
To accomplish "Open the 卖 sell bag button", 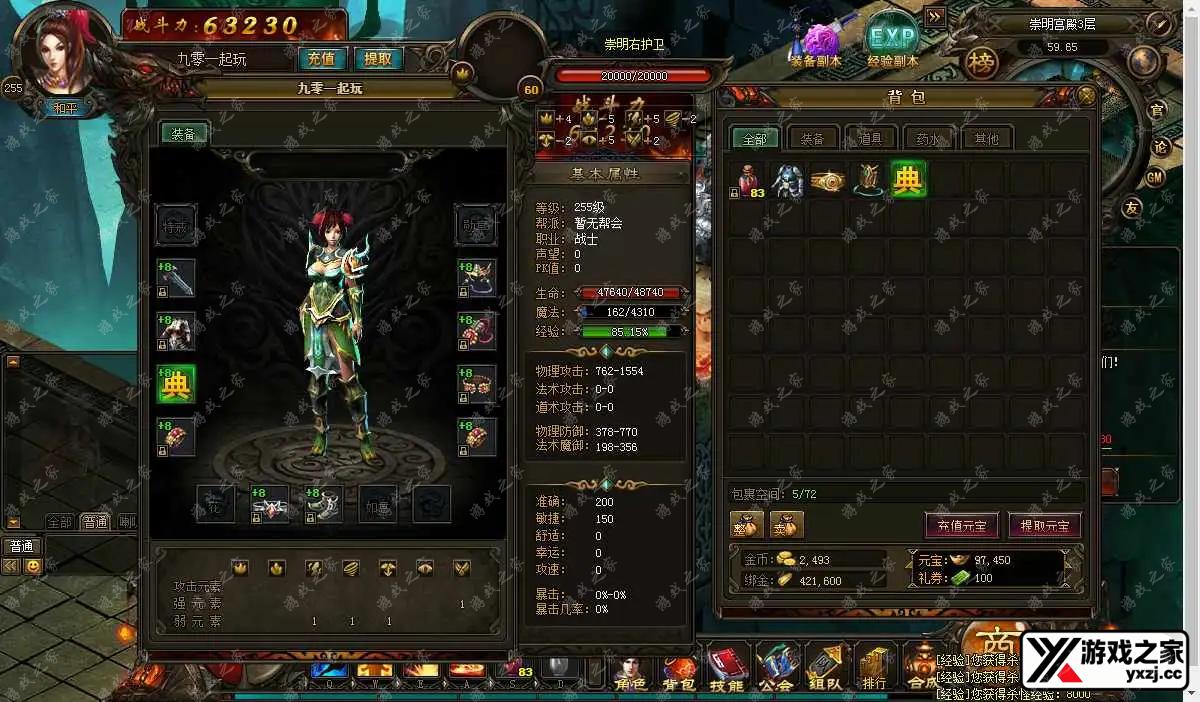I will coord(786,524).
